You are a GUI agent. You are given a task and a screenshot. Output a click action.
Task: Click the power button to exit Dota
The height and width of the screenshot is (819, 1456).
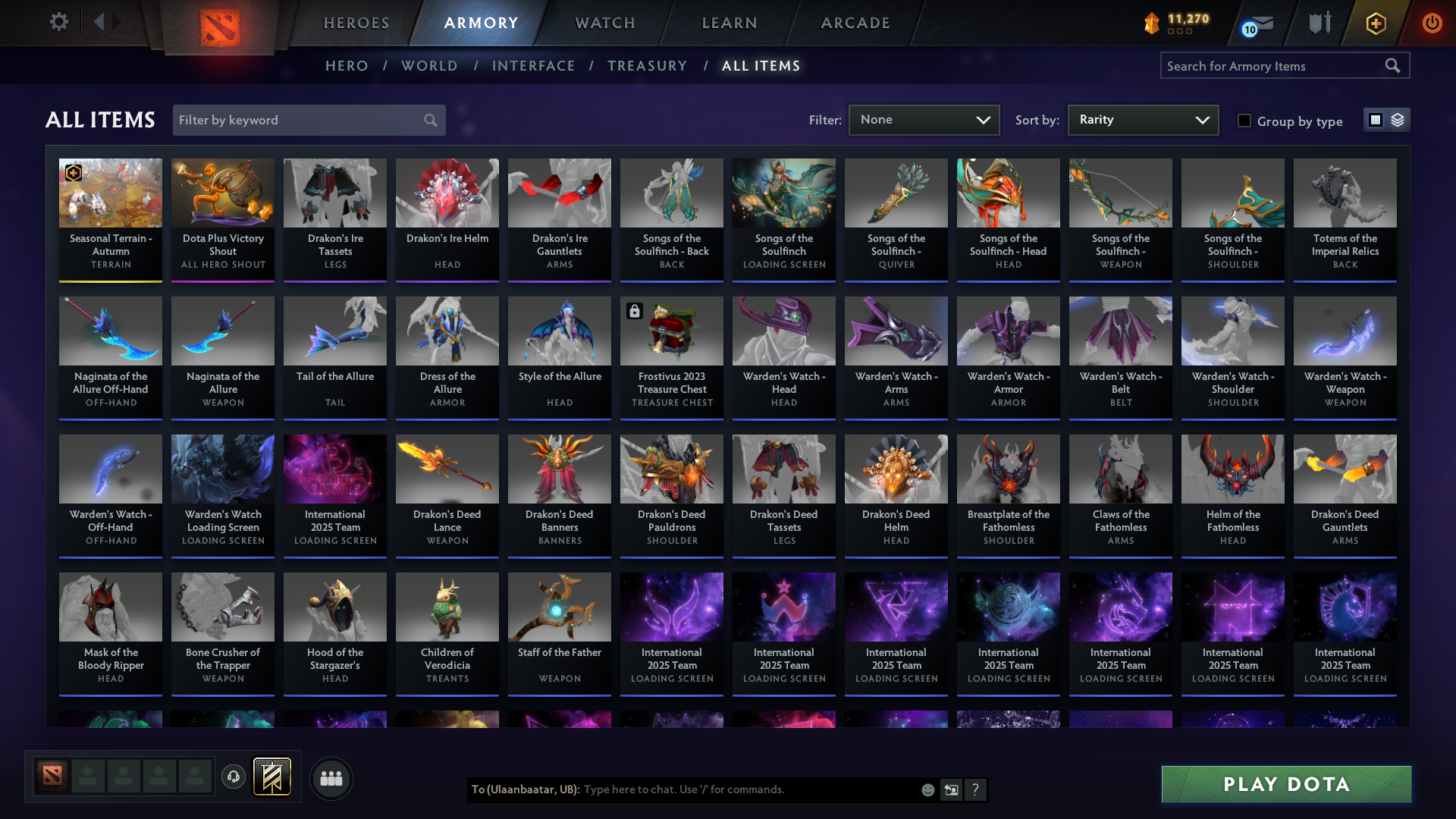(1432, 23)
